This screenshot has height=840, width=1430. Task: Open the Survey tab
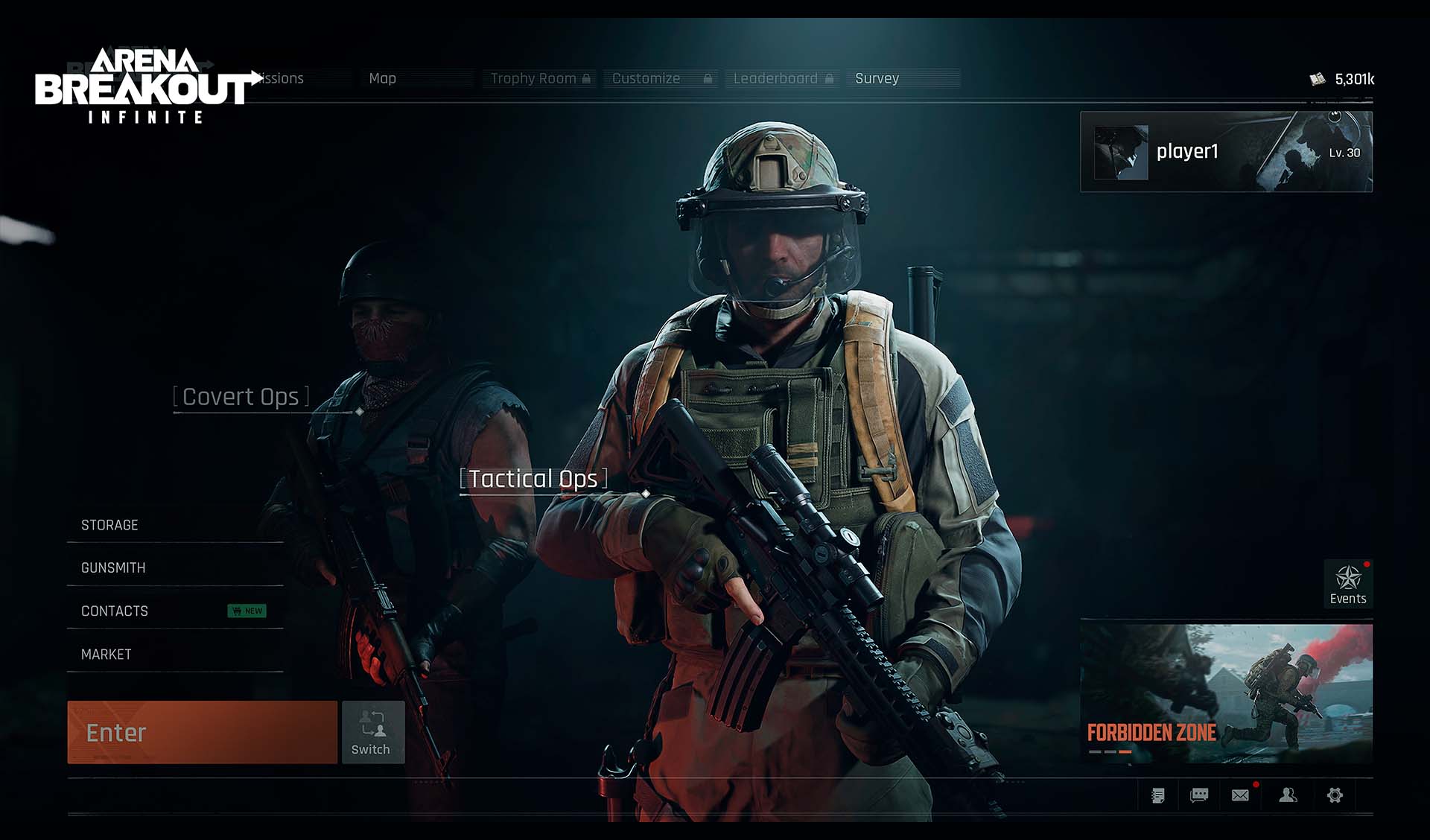click(877, 78)
